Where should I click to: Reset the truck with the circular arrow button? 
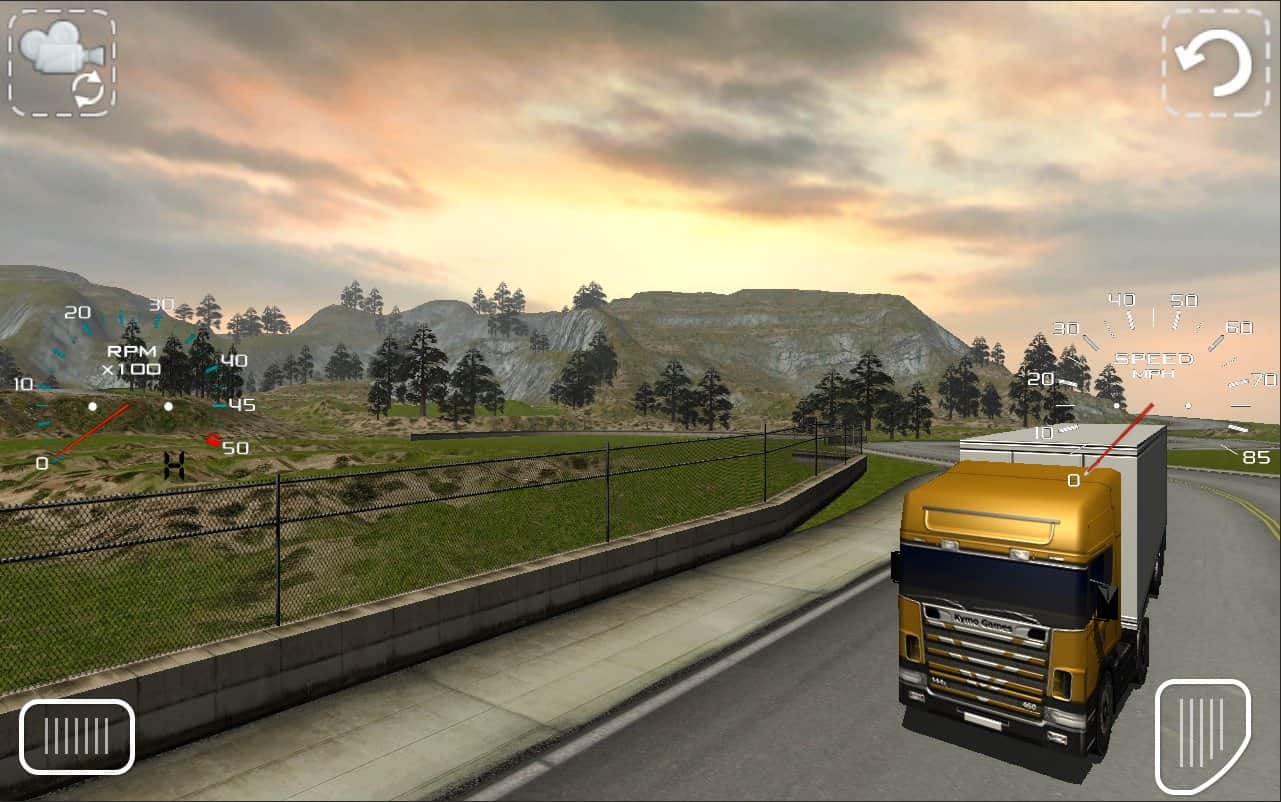point(1213,63)
